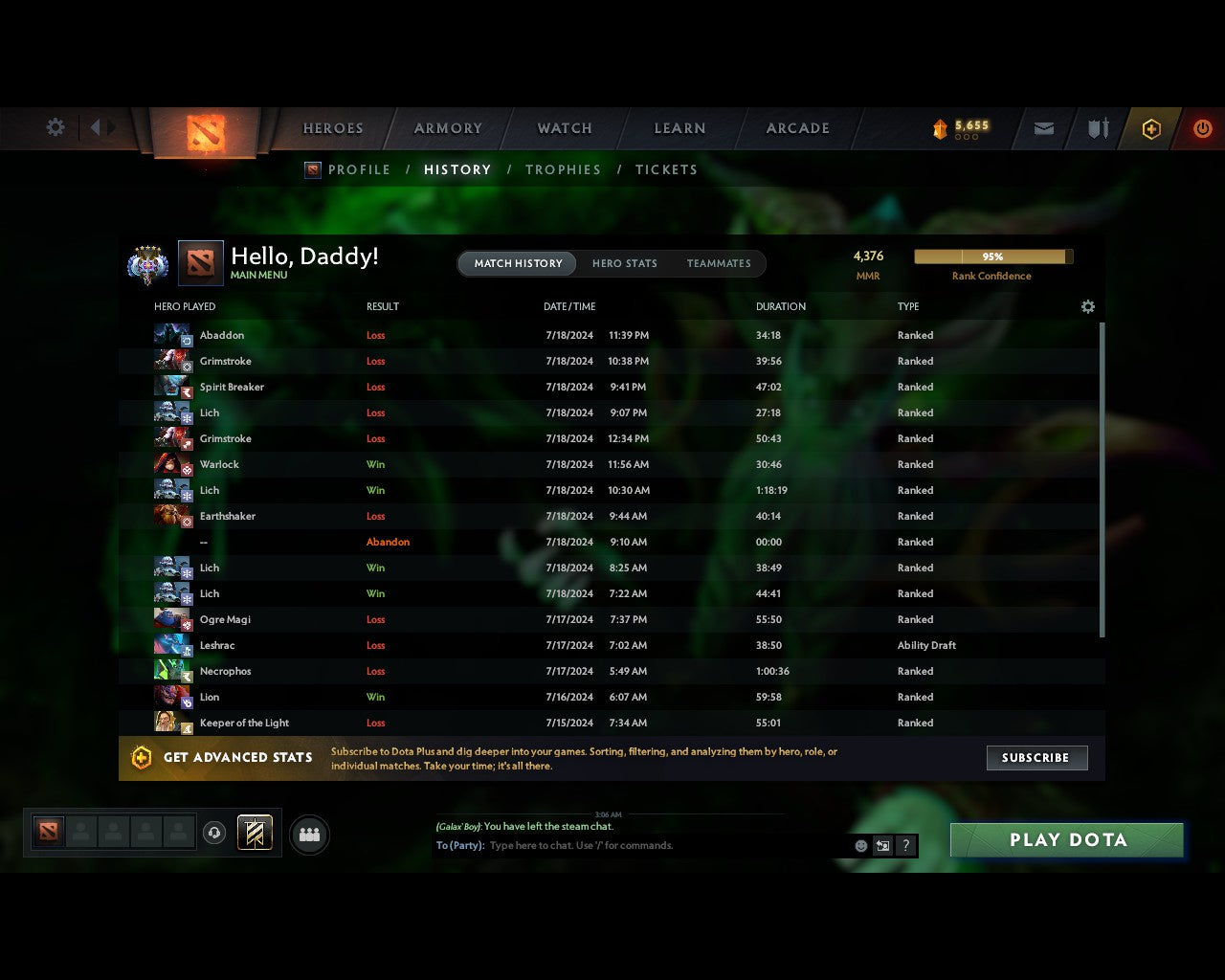The width and height of the screenshot is (1225, 980).
Task: Open the Arcade menu
Action: pos(796,128)
